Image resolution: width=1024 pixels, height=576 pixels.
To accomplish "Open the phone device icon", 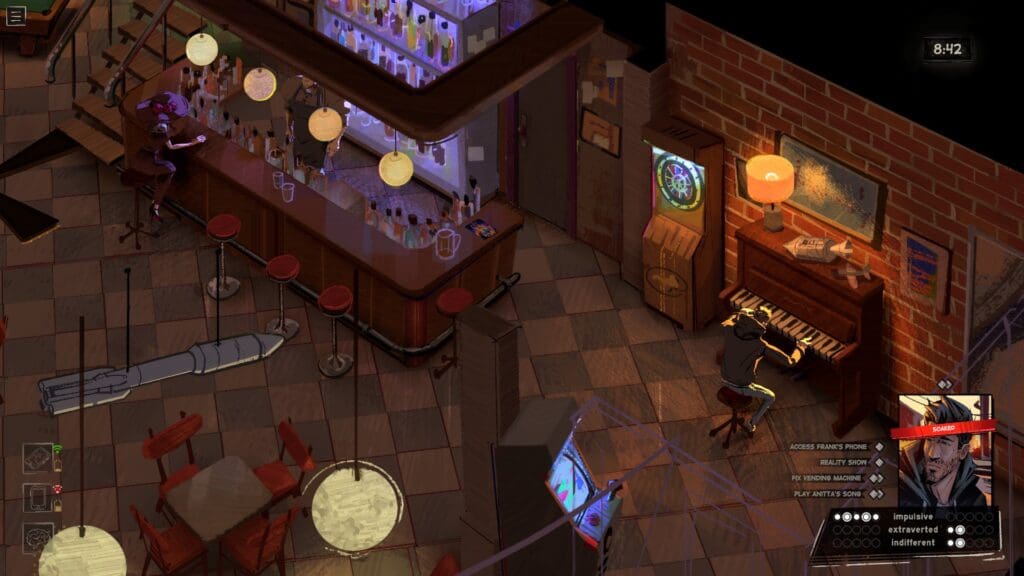I will pyautogui.click(x=38, y=498).
